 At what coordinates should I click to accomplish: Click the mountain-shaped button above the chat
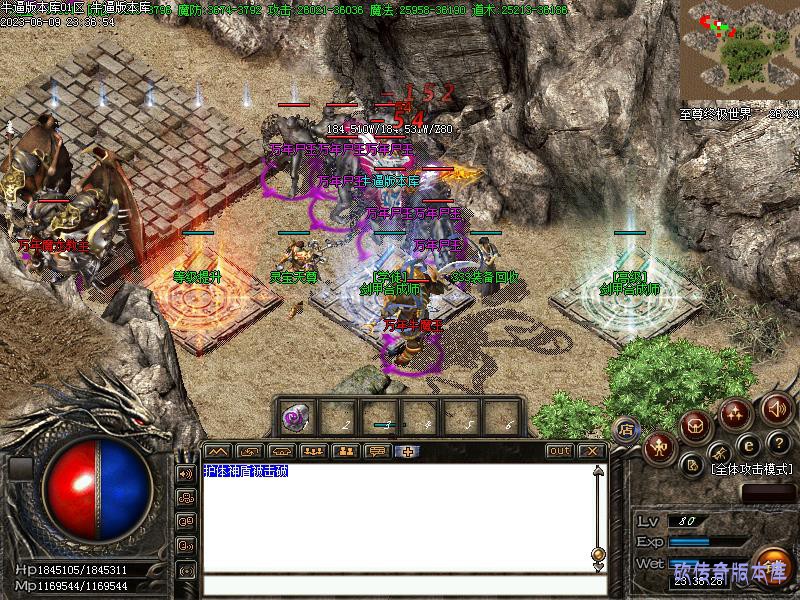point(217,451)
